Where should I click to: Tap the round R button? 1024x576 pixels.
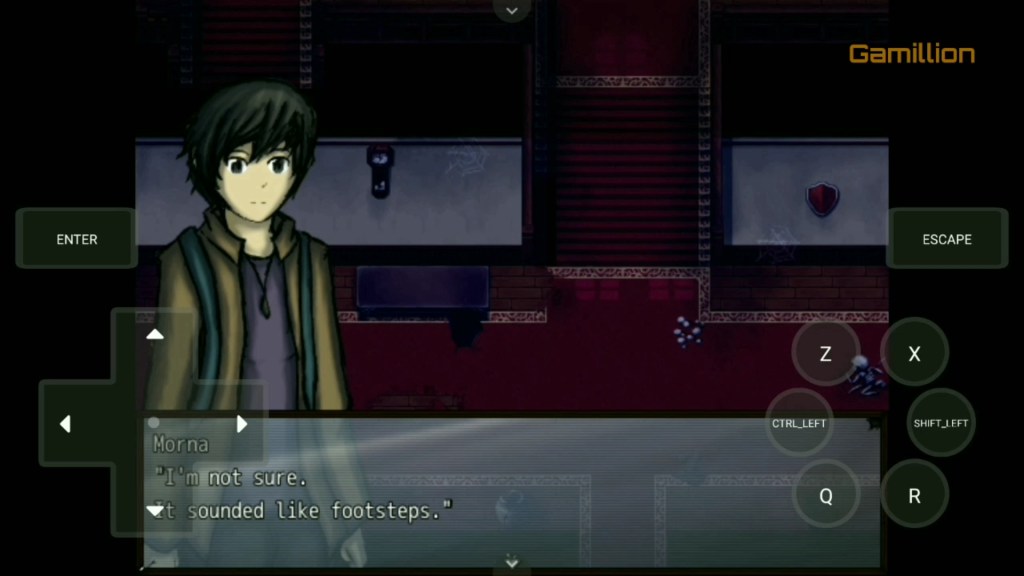click(914, 496)
